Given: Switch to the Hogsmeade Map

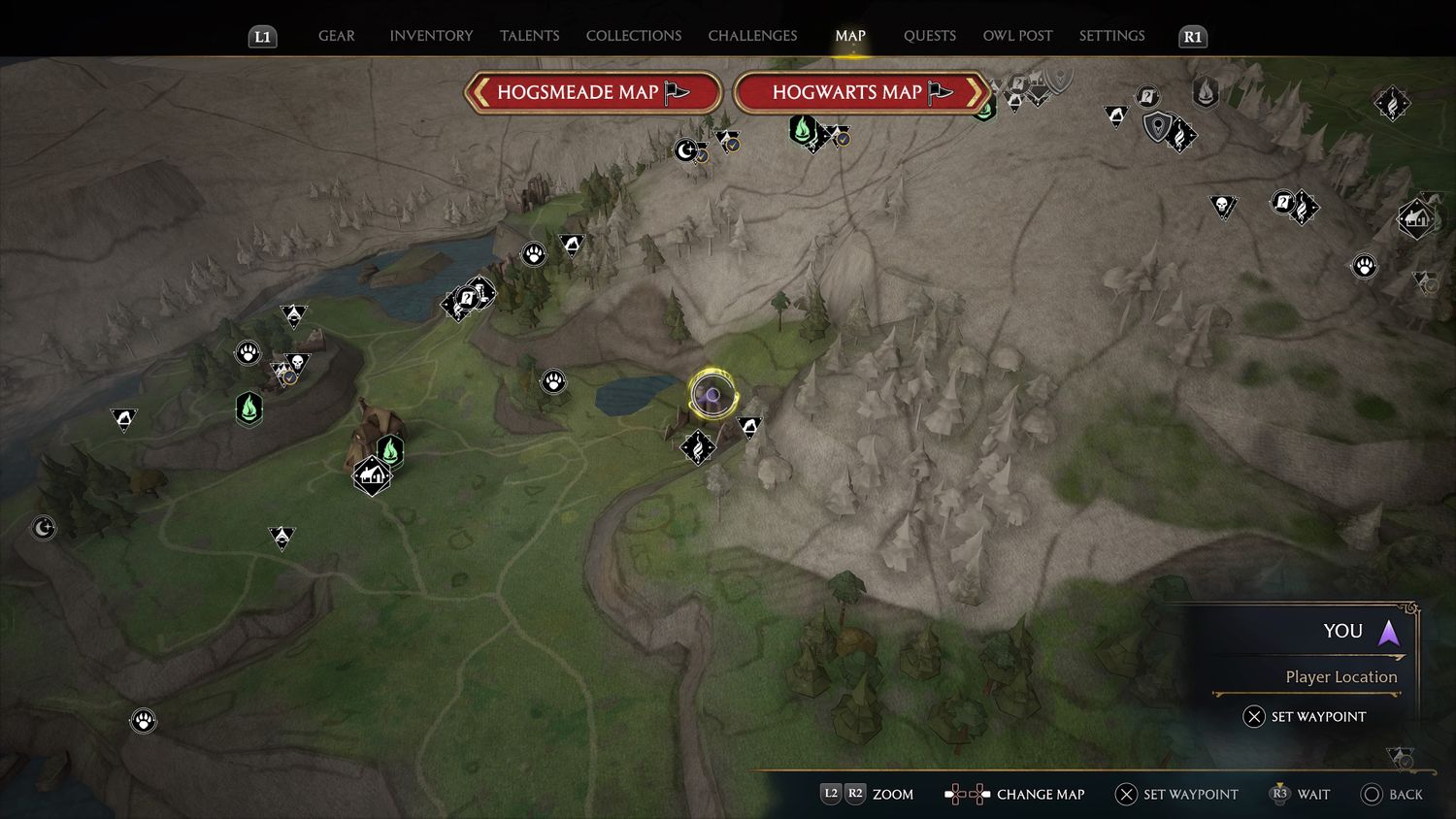Looking at the screenshot, I should coord(593,93).
